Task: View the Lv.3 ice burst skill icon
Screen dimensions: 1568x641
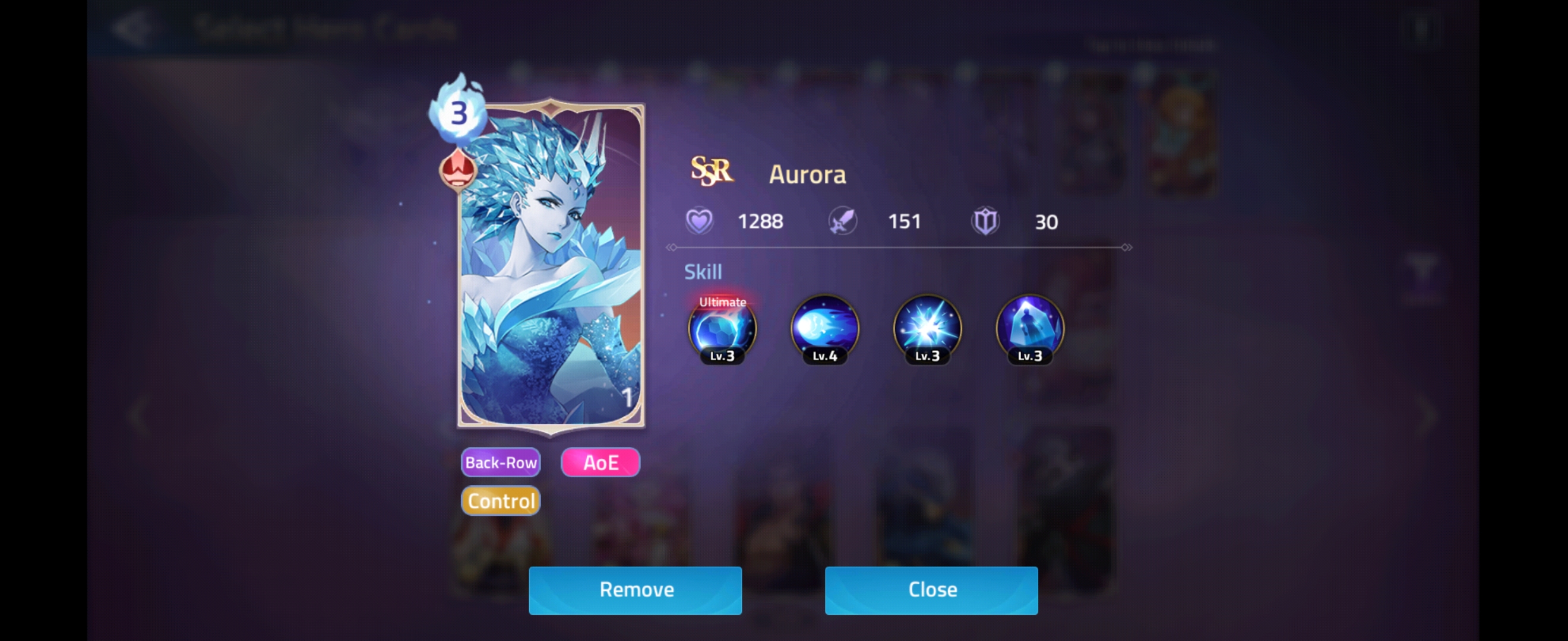Action: pyautogui.click(x=926, y=330)
